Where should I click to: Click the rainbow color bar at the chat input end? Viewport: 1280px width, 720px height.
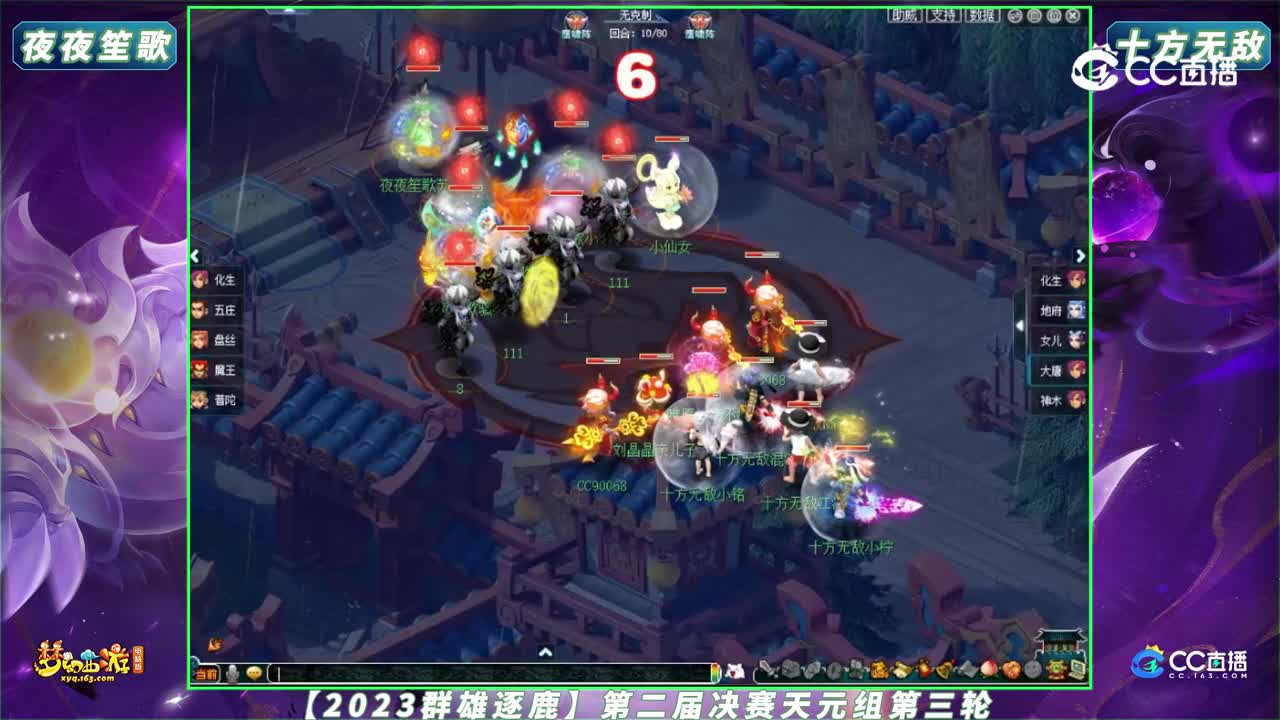(716, 672)
